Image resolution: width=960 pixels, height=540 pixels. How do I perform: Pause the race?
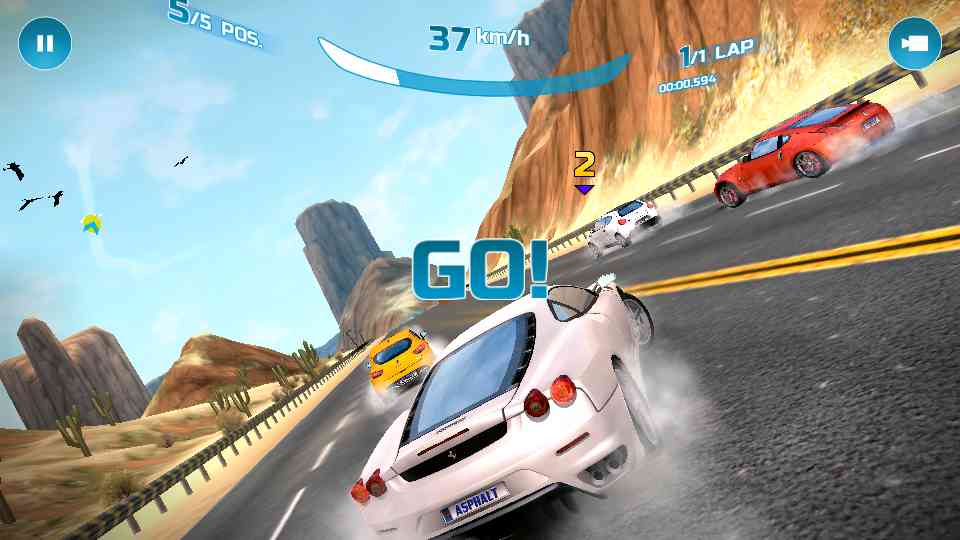pyautogui.click(x=45, y=44)
